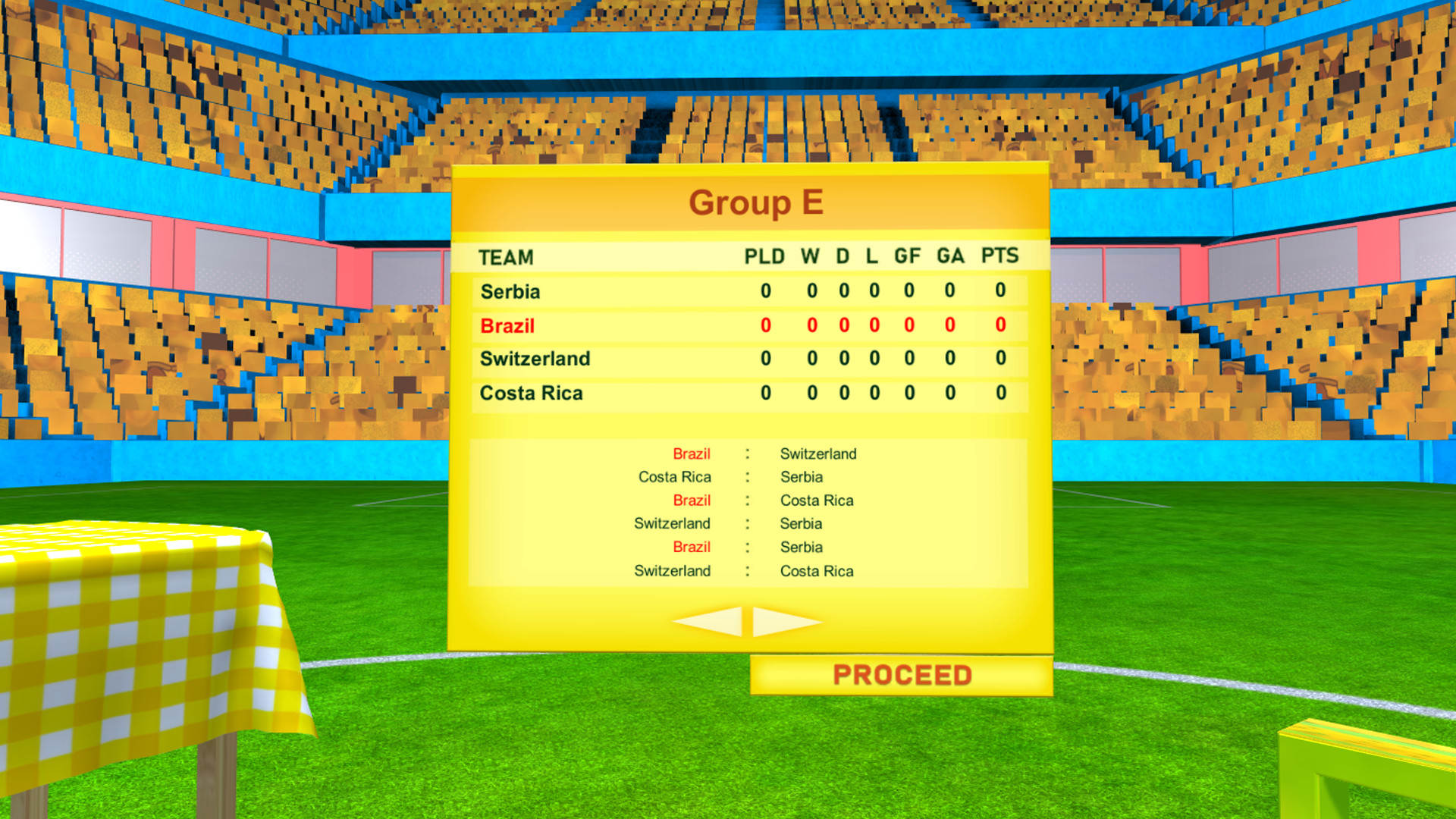
Task: Open the Brazil vs Serbia fixture
Action: [747, 547]
